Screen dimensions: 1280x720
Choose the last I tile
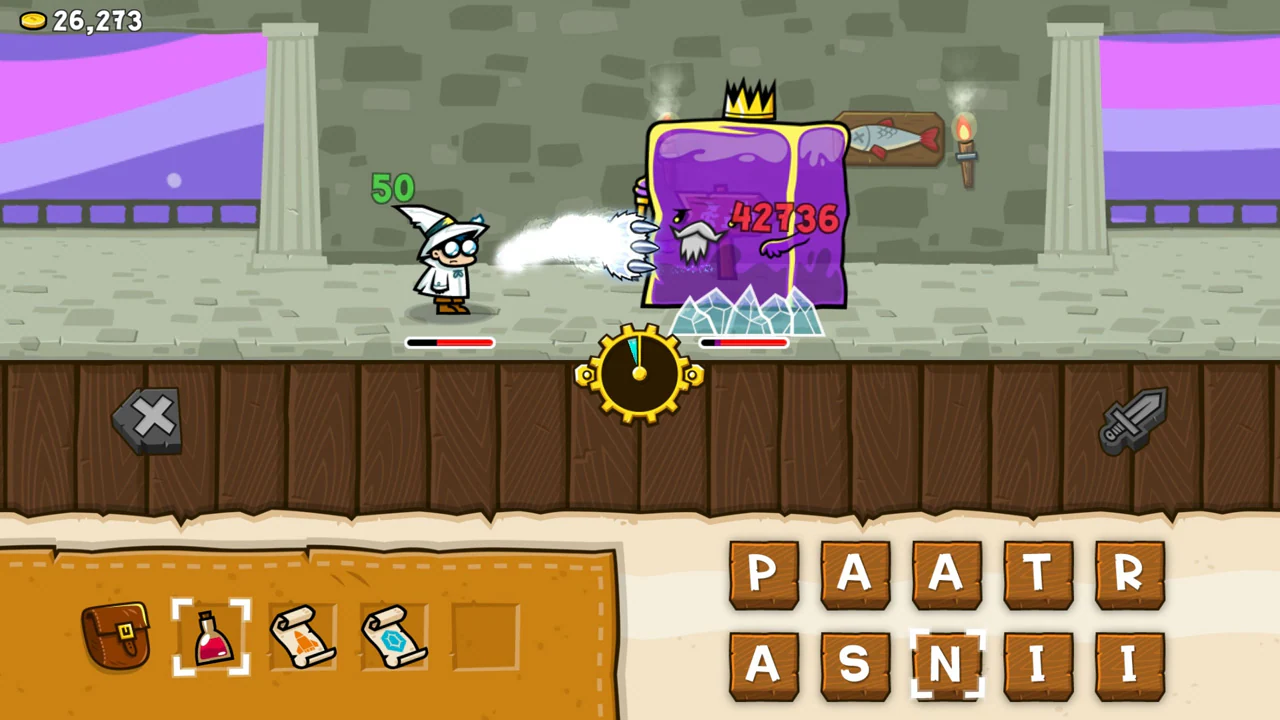(1130, 663)
